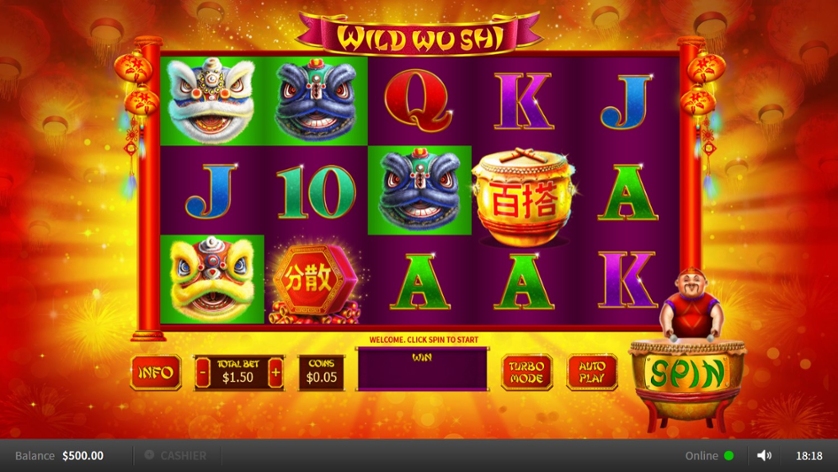Toggle Turbo Mode
The image size is (838, 472).
click(x=526, y=373)
